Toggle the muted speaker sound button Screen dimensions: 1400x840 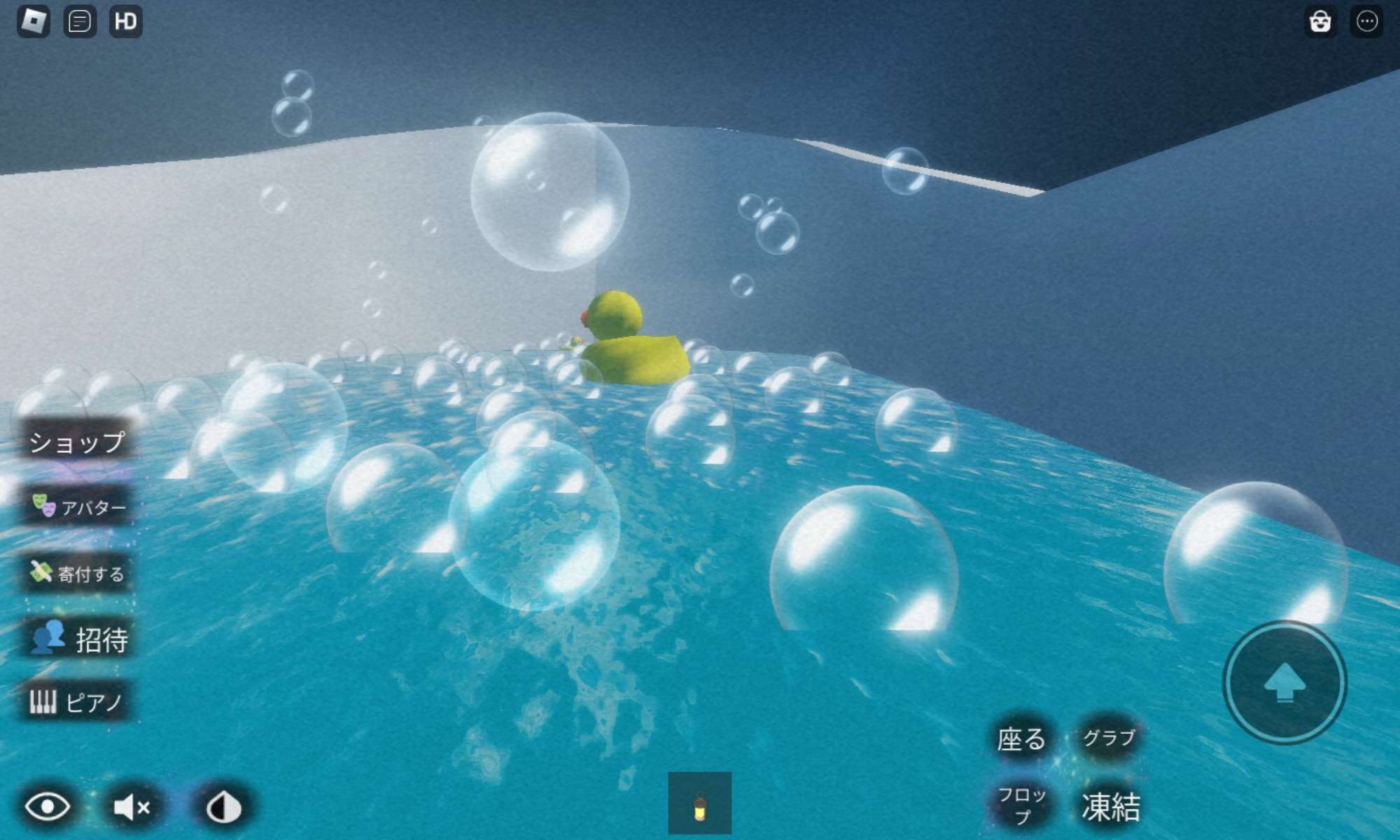(x=132, y=807)
